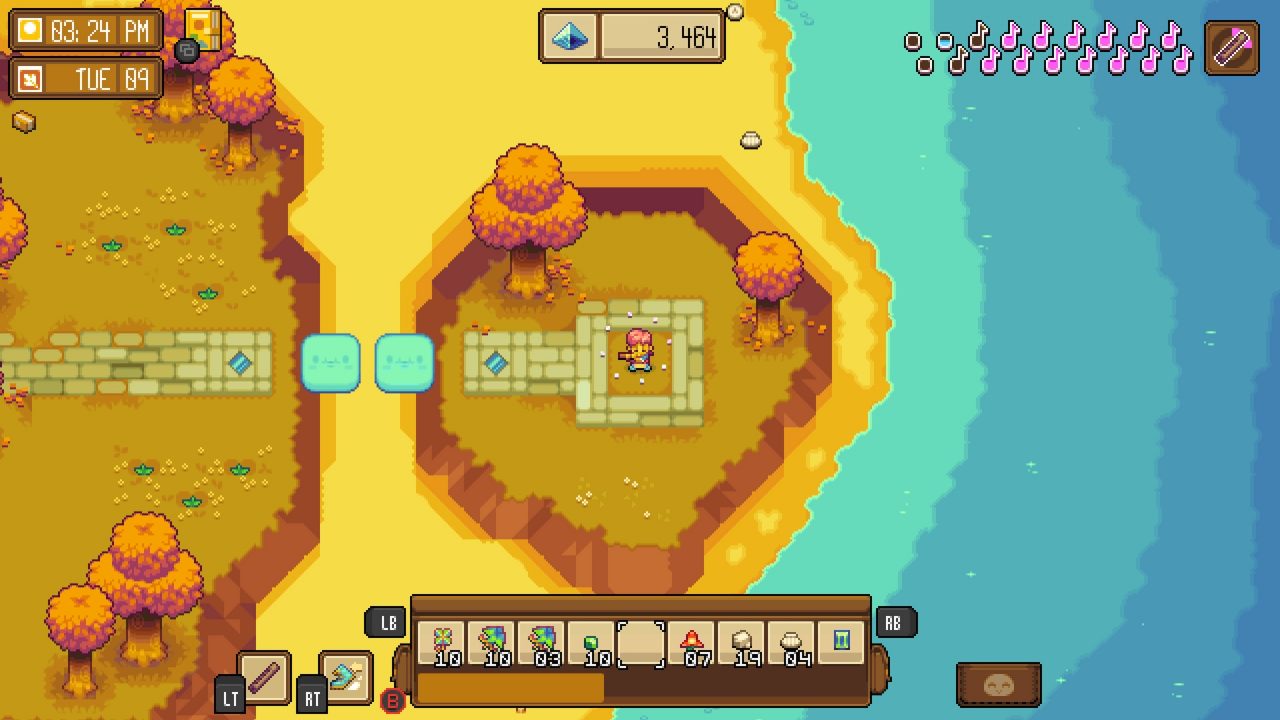Open the journal book icon near the clock
Image resolution: width=1280 pixels, height=720 pixels.
pos(203,27)
